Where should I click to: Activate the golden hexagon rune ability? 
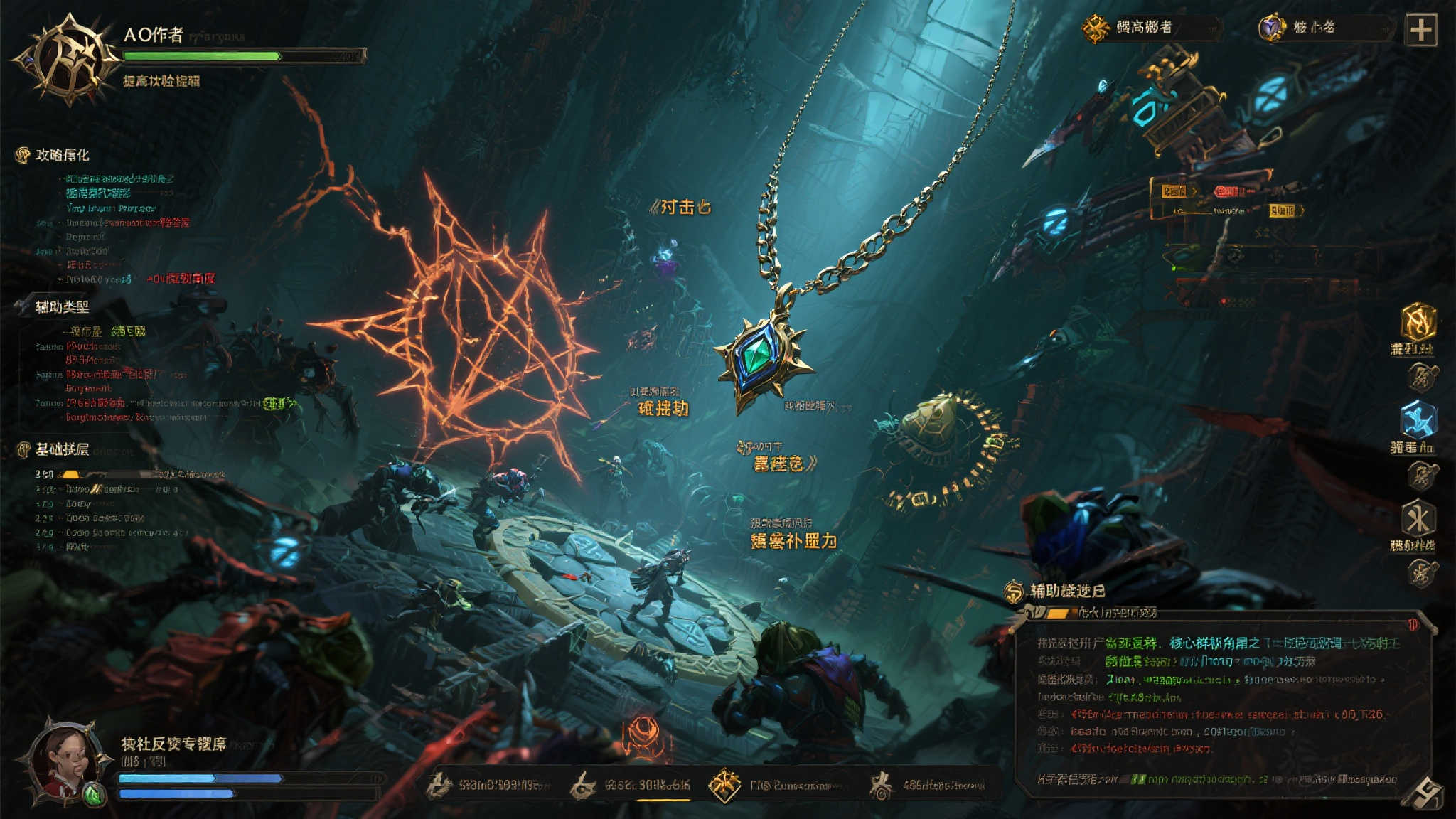pyautogui.click(x=1418, y=323)
